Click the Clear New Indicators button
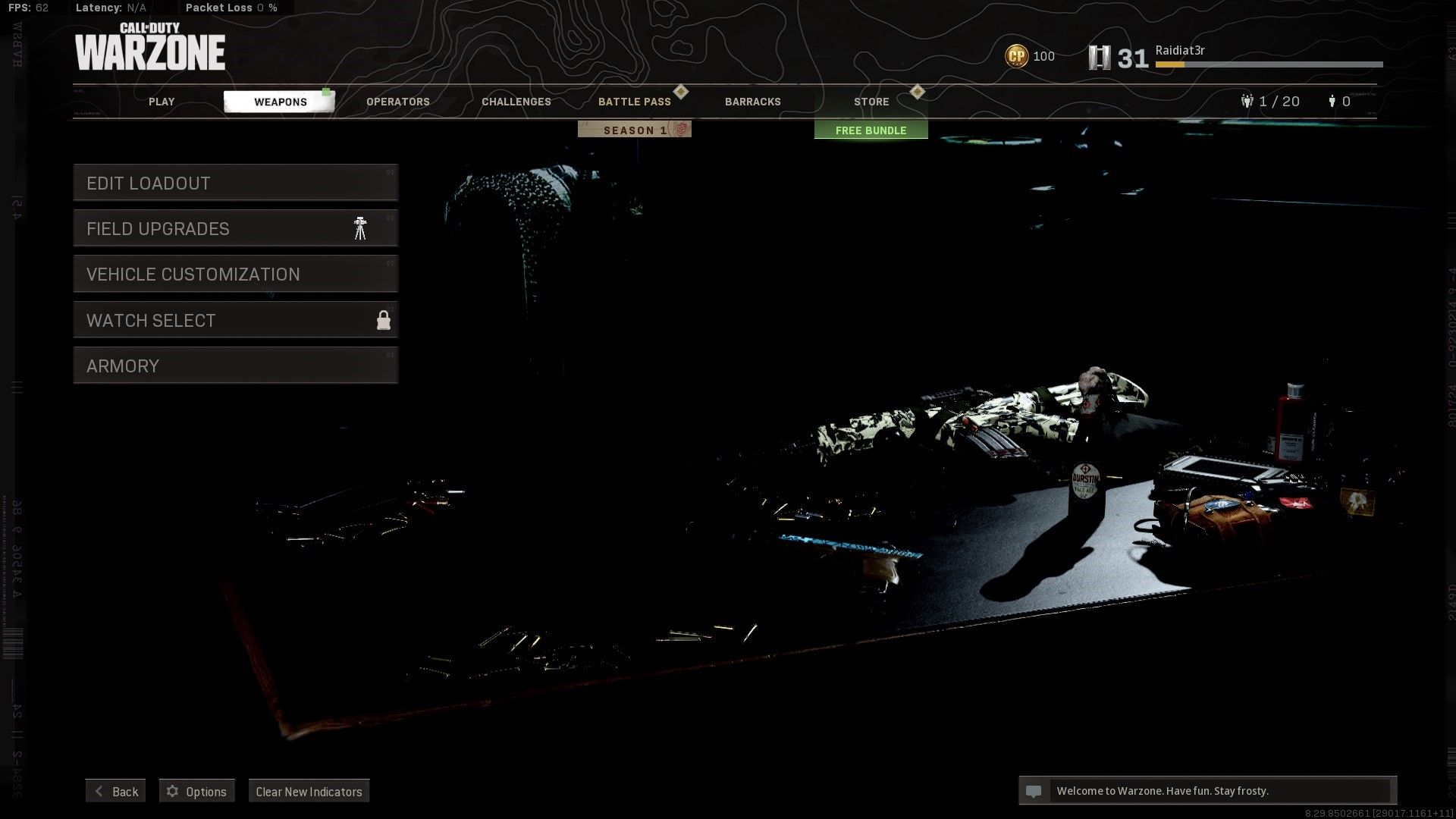This screenshot has height=819, width=1456. point(308,791)
